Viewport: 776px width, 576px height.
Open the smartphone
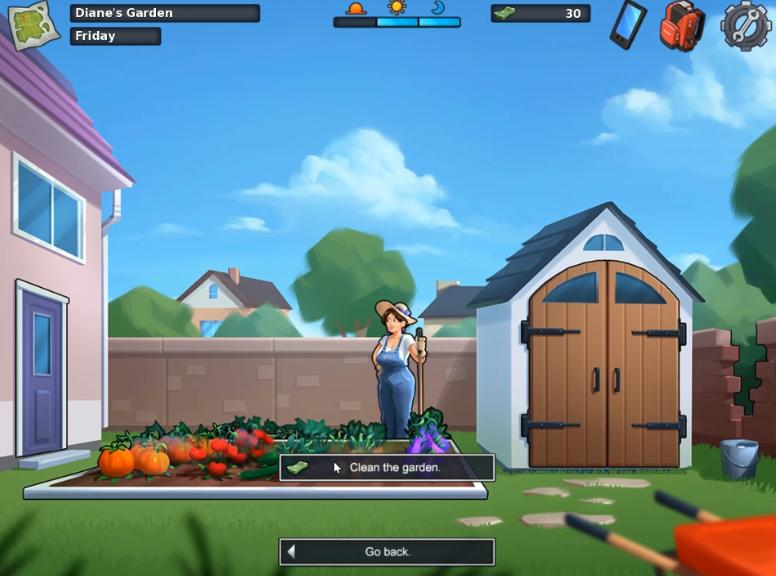627,24
